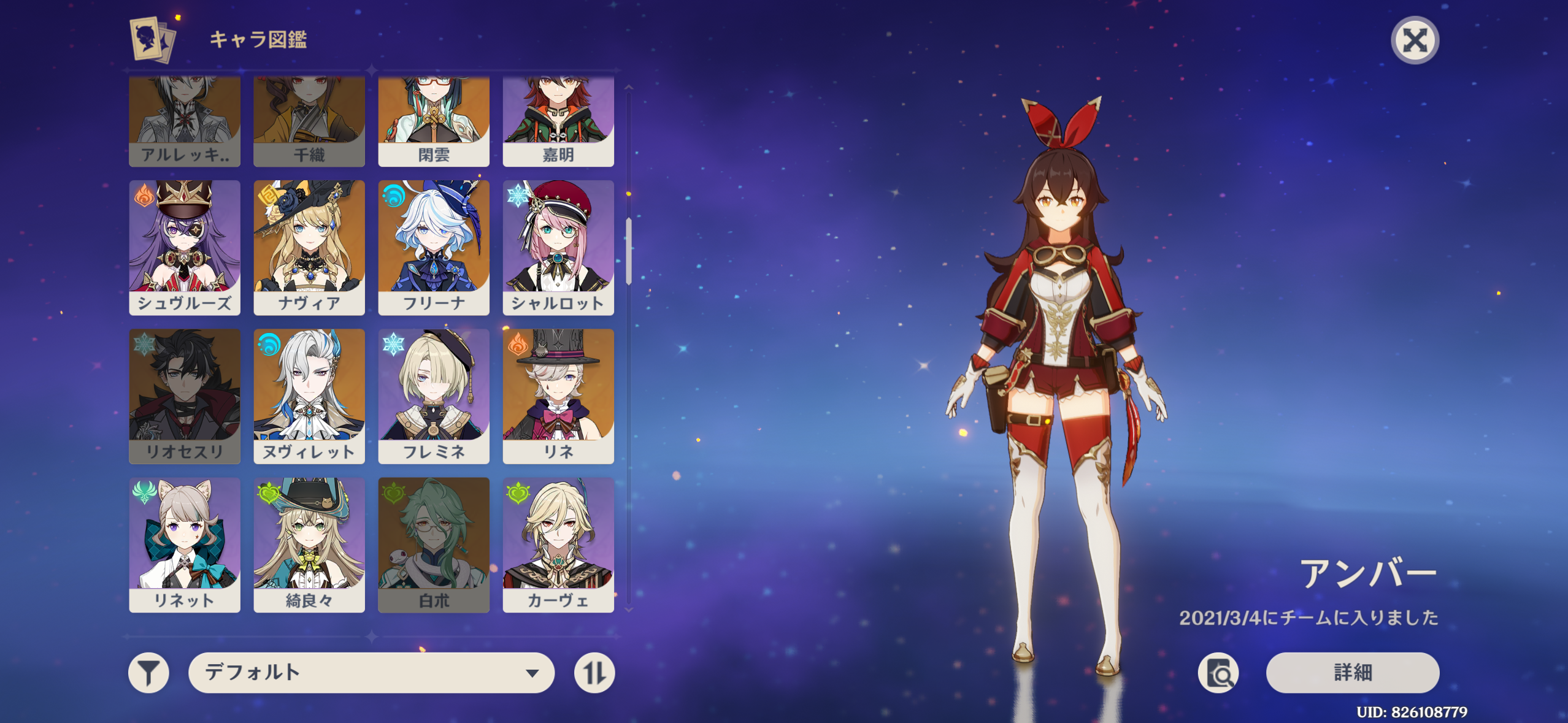This screenshot has width=1568, height=723.
Task: Choose the 綺良々 character card
Action: coord(309,545)
